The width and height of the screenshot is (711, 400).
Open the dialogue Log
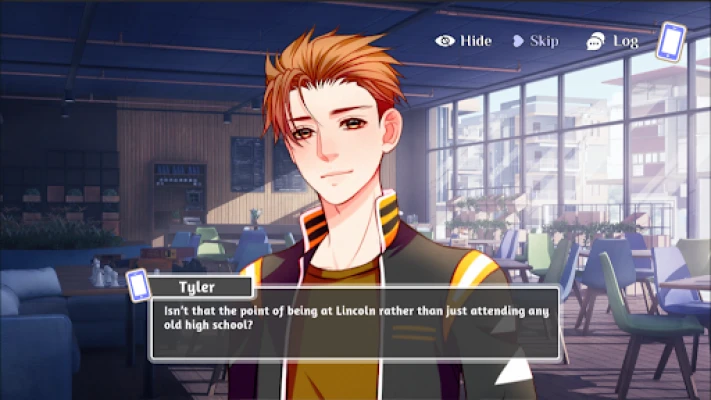pos(612,41)
